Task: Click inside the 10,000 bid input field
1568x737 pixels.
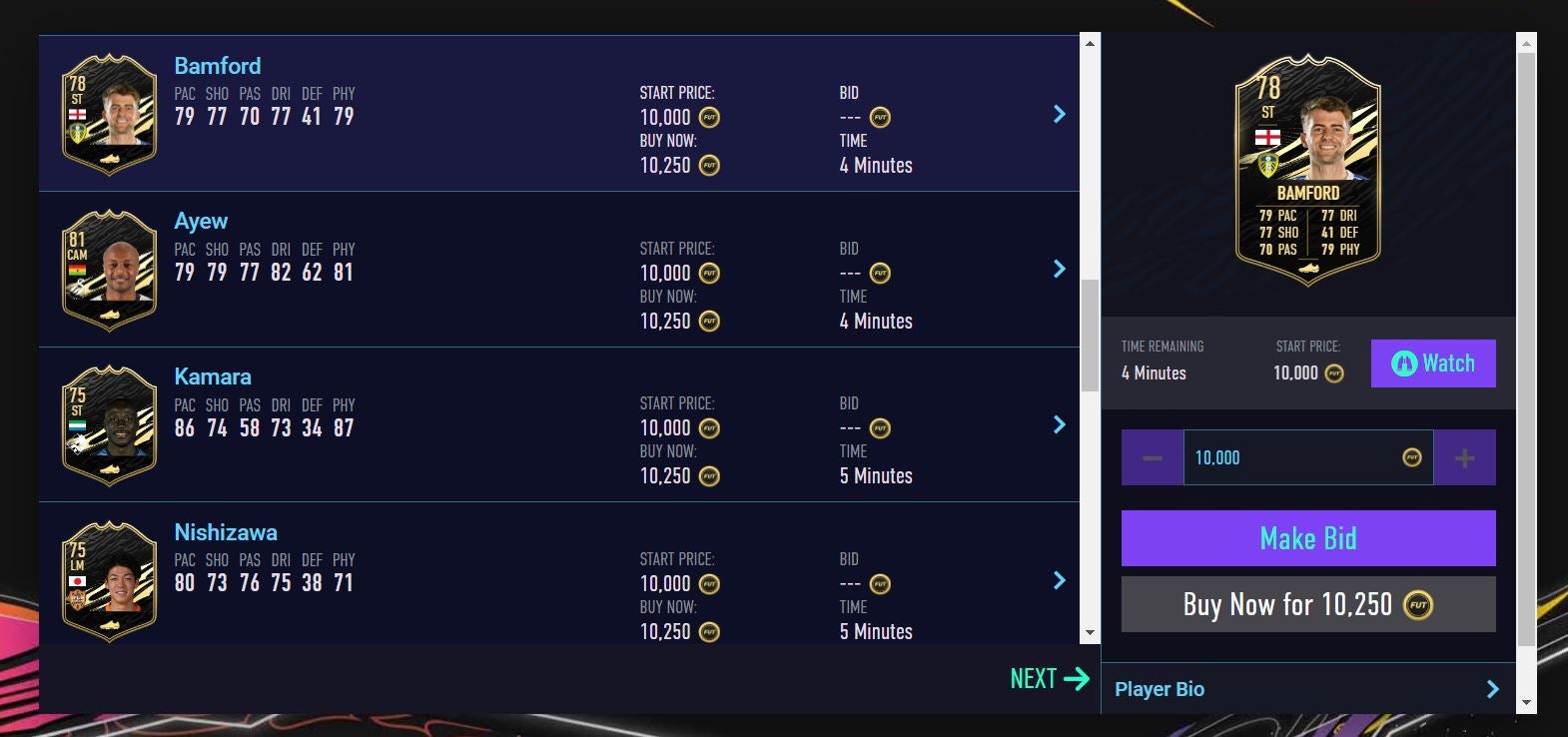Action: (x=1288, y=457)
